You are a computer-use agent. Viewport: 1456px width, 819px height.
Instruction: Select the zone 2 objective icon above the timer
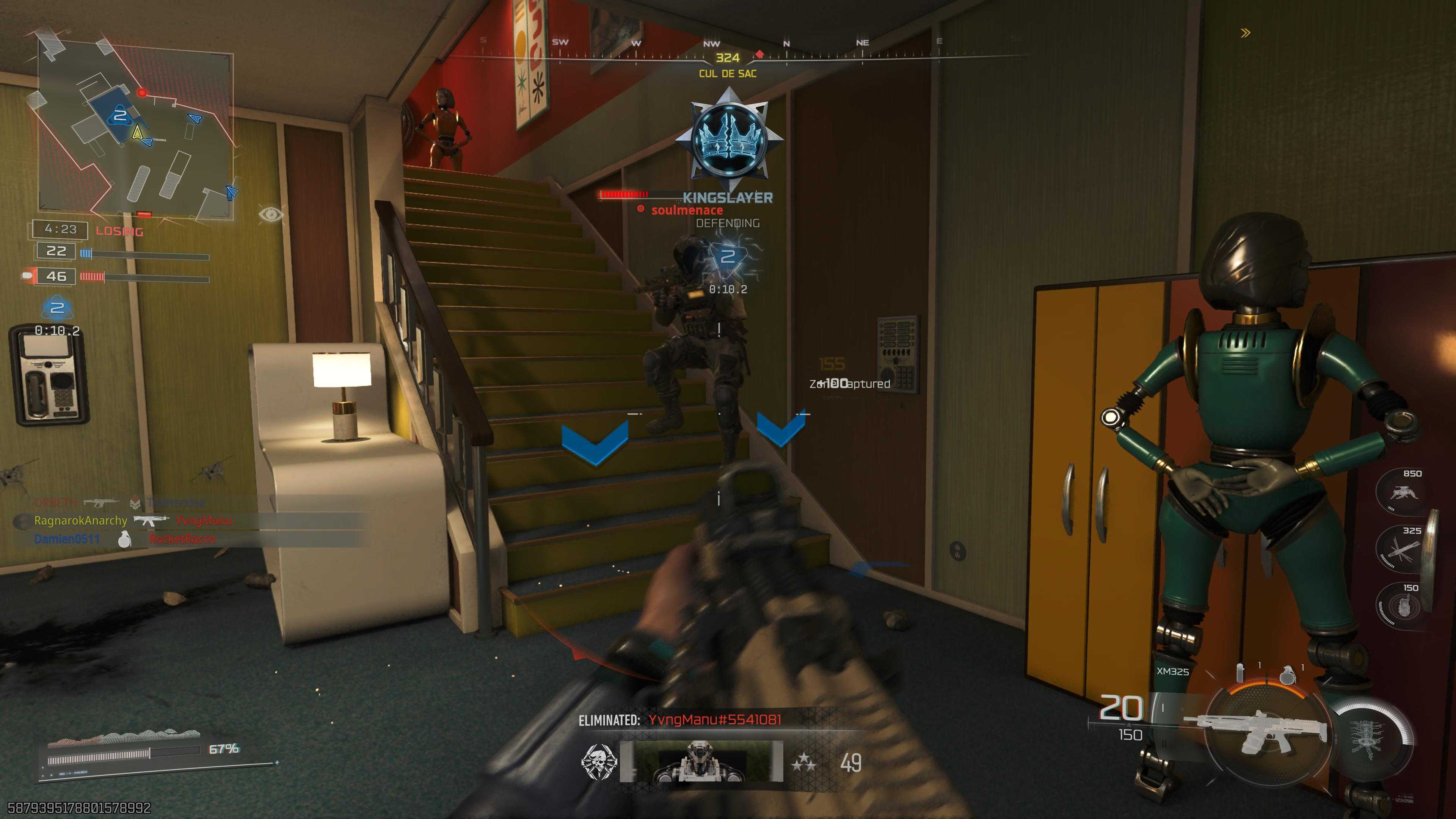tap(57, 308)
